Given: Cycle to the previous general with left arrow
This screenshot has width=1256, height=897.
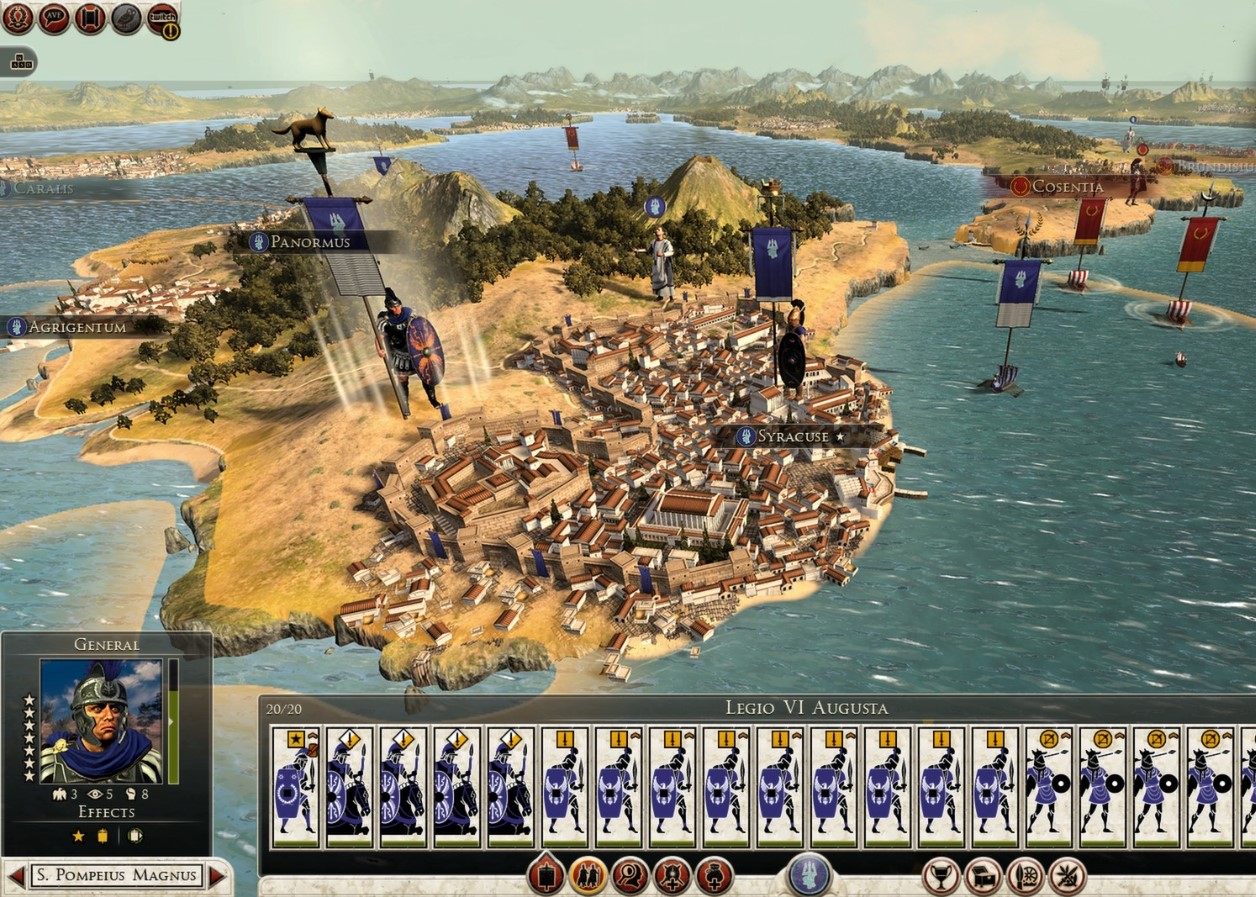Looking at the screenshot, I should click(16, 877).
